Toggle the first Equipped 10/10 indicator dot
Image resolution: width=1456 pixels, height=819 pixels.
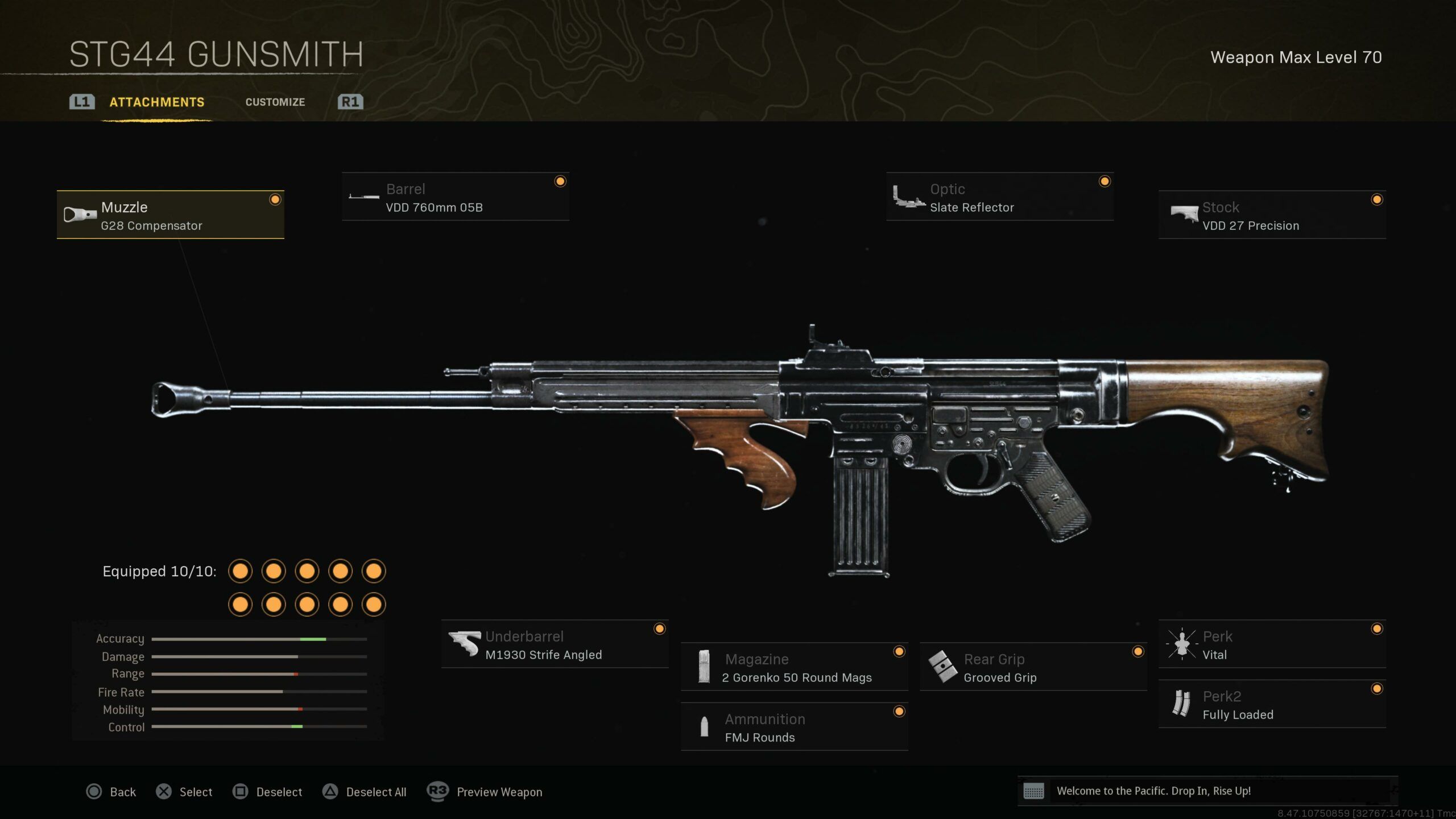pyautogui.click(x=241, y=570)
